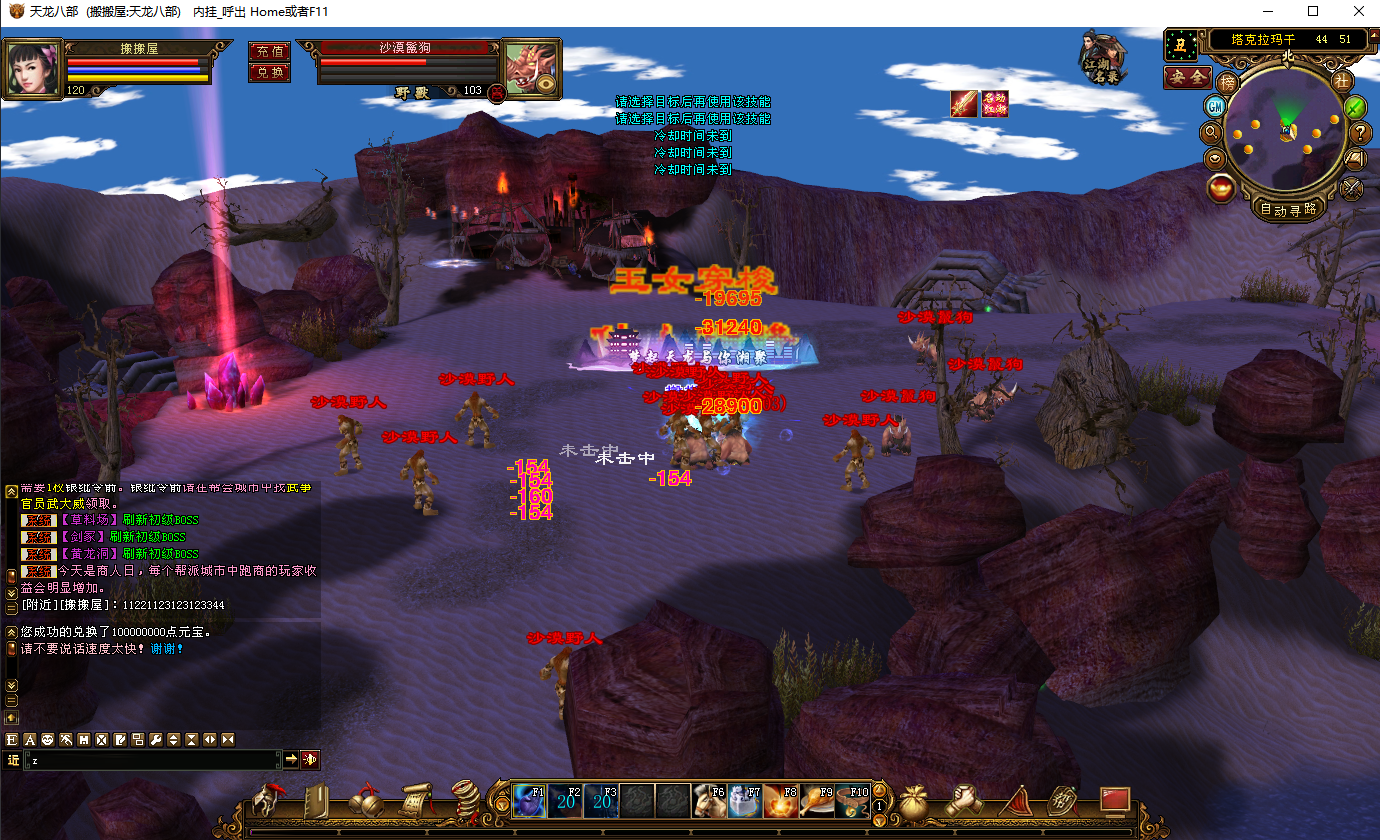Open the 兑换 exchange button
The image size is (1380, 840).
tap(269, 72)
